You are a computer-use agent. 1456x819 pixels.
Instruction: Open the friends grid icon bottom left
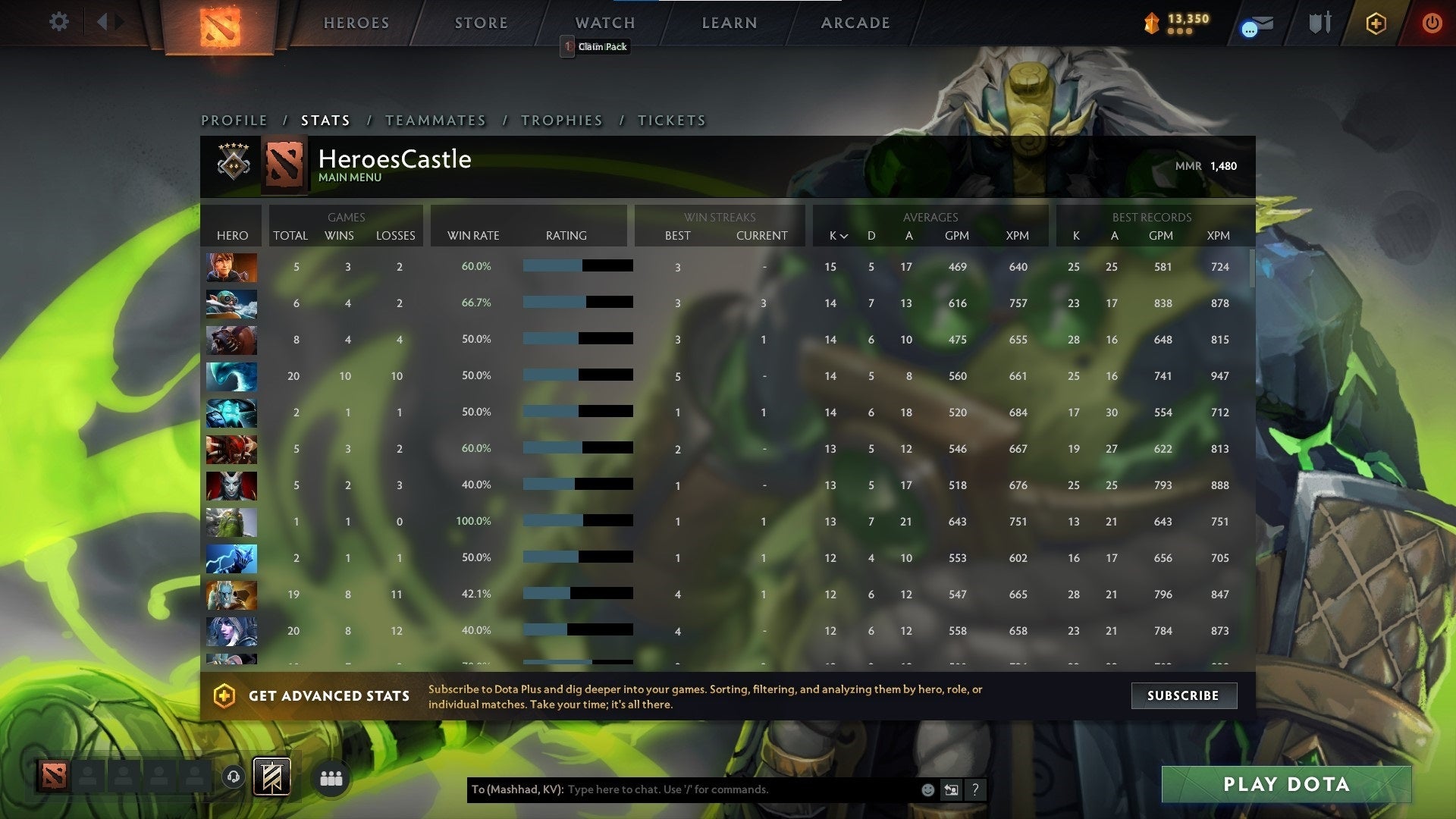(331, 778)
